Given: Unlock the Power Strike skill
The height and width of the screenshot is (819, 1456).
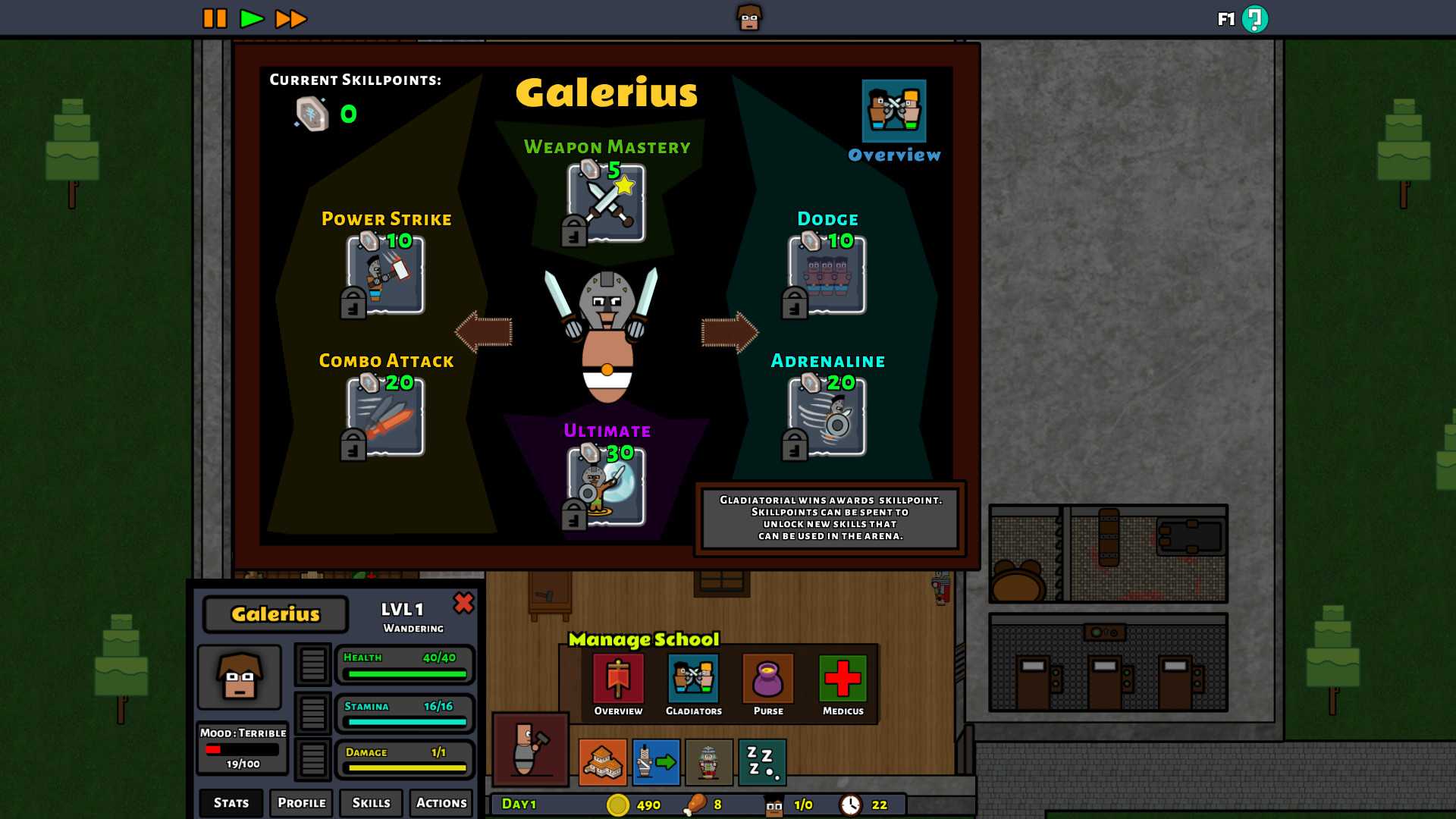Looking at the screenshot, I should pos(386,275).
